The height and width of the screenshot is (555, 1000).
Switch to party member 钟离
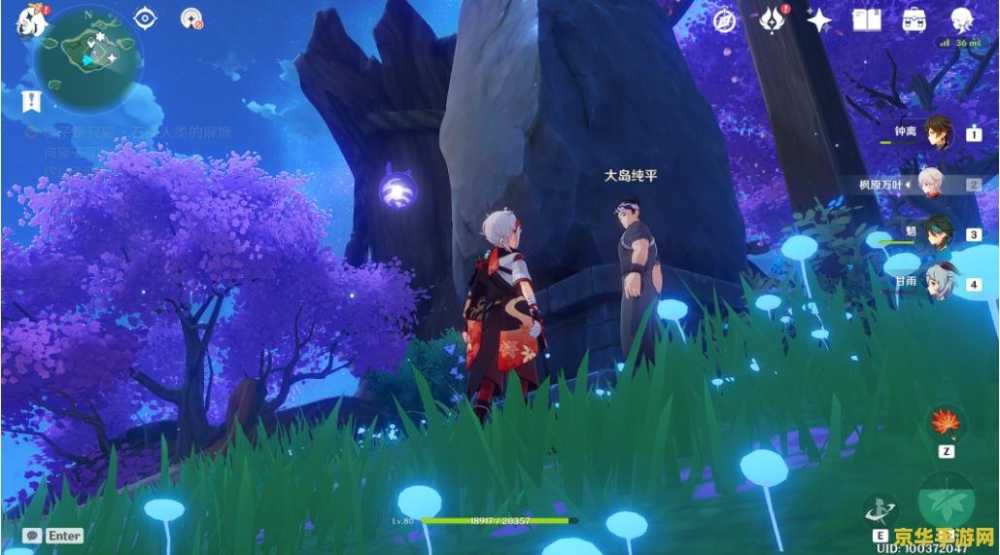pos(937,132)
